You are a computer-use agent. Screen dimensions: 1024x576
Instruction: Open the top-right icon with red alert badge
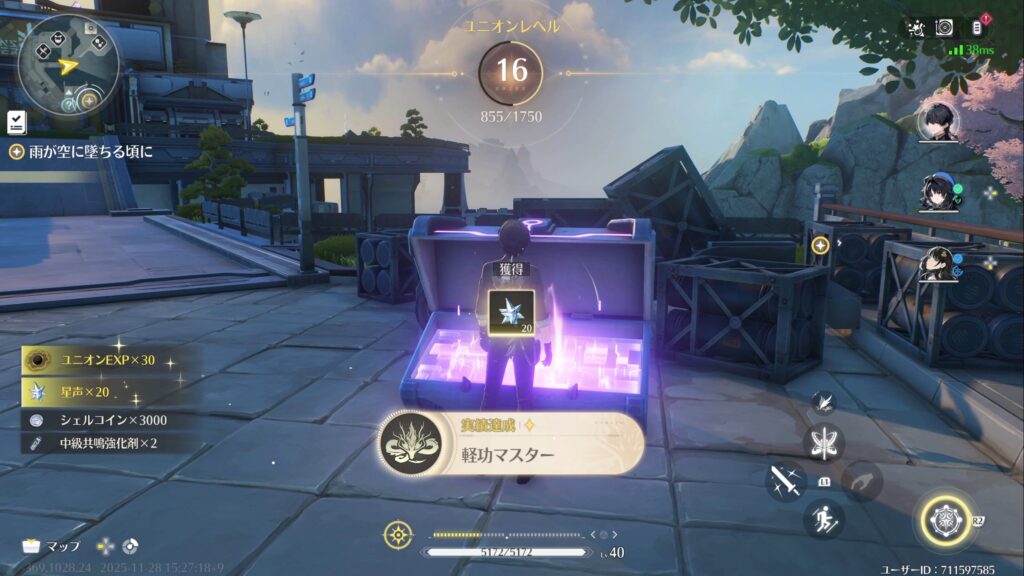[x=978, y=27]
